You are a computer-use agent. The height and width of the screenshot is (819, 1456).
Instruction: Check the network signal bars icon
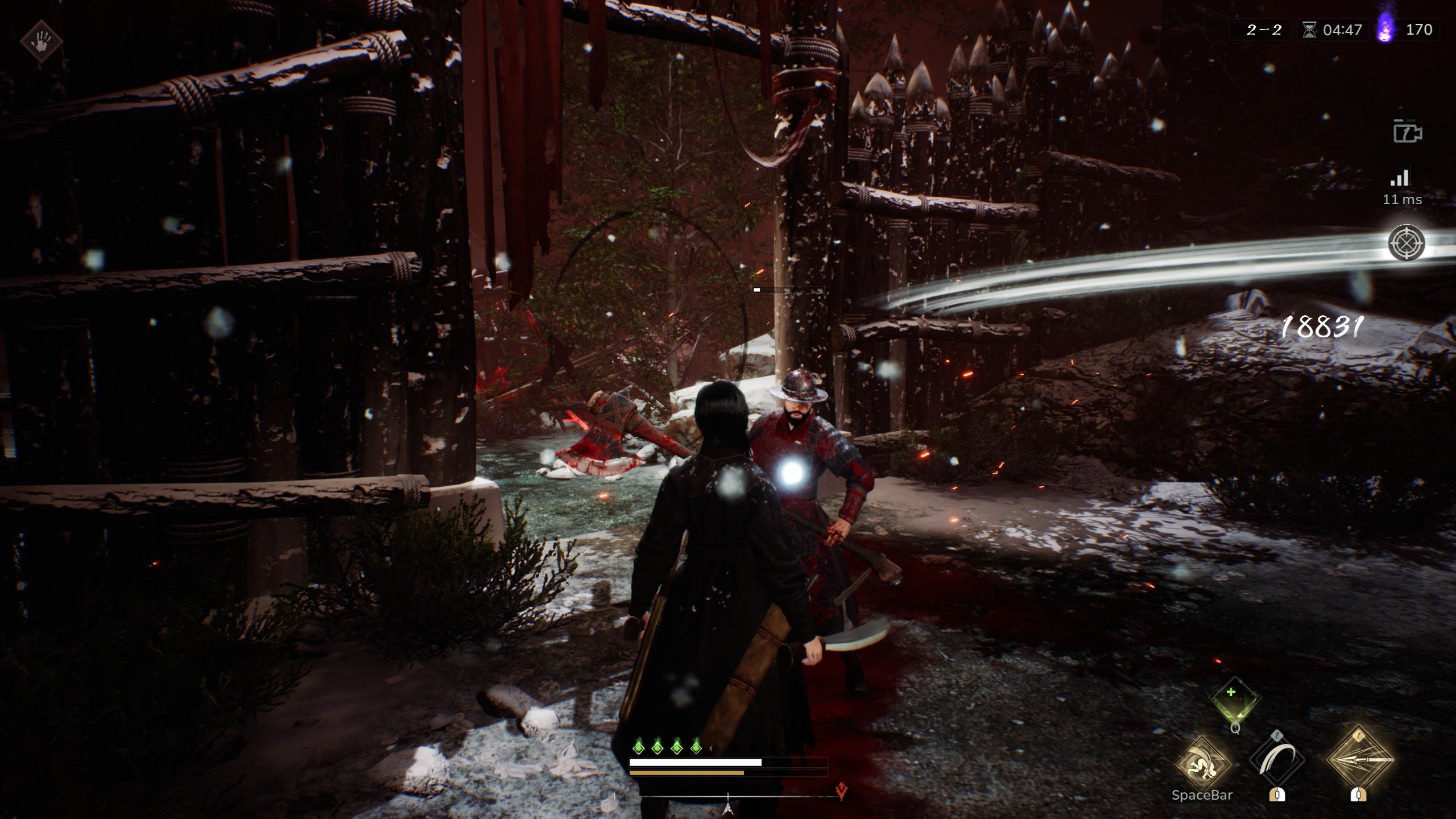point(1400,178)
